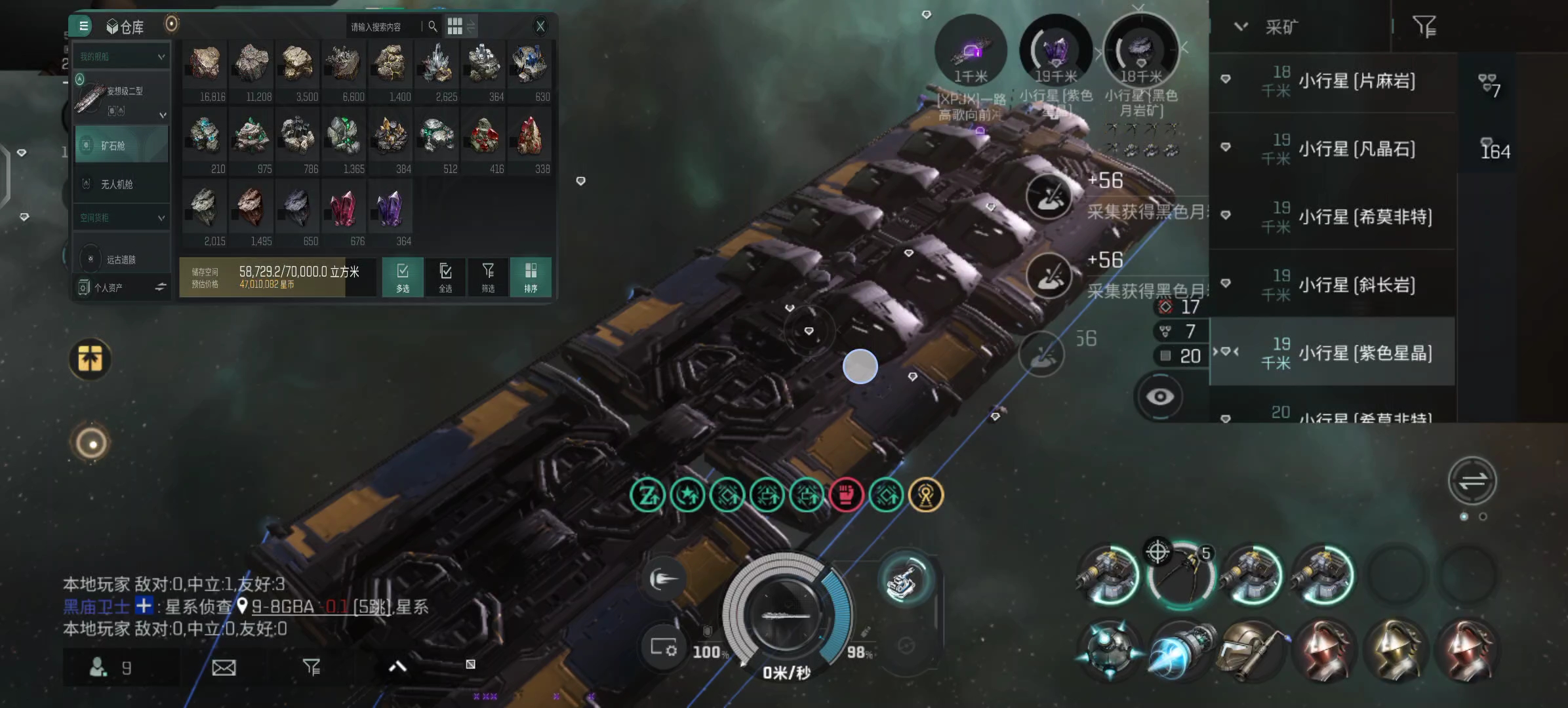Activate the multi-select button
Viewport: 1568px width, 708px height.
403,277
